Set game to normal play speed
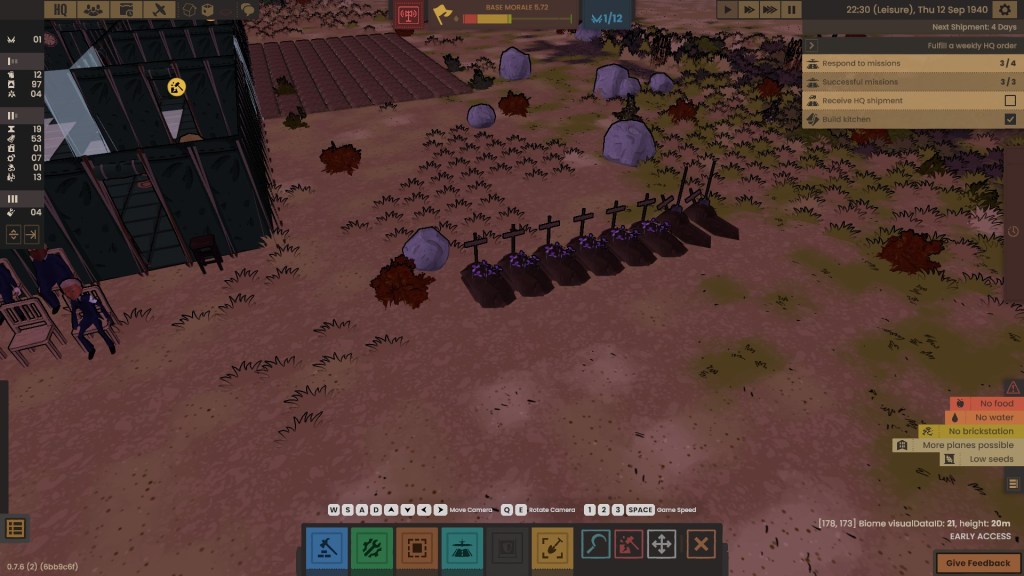This screenshot has height=576, width=1024. (729, 9)
